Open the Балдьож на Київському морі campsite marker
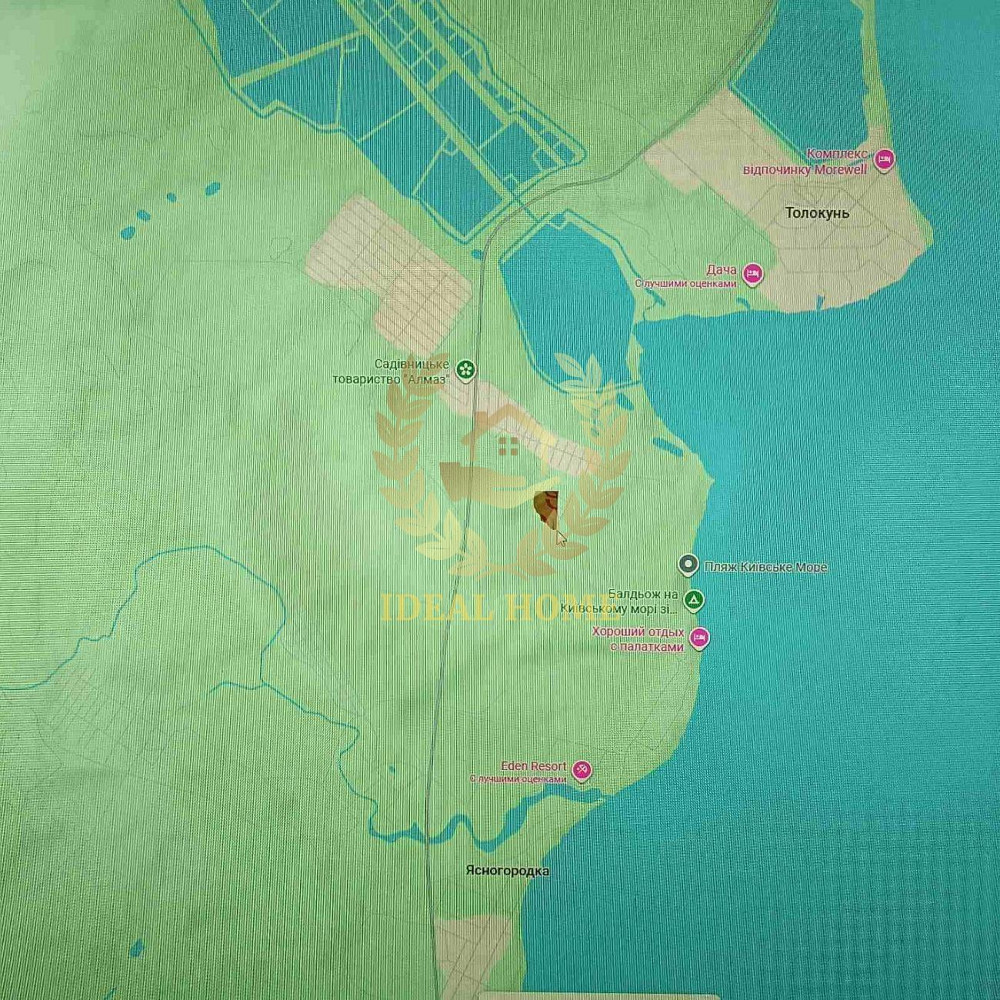 [694, 600]
